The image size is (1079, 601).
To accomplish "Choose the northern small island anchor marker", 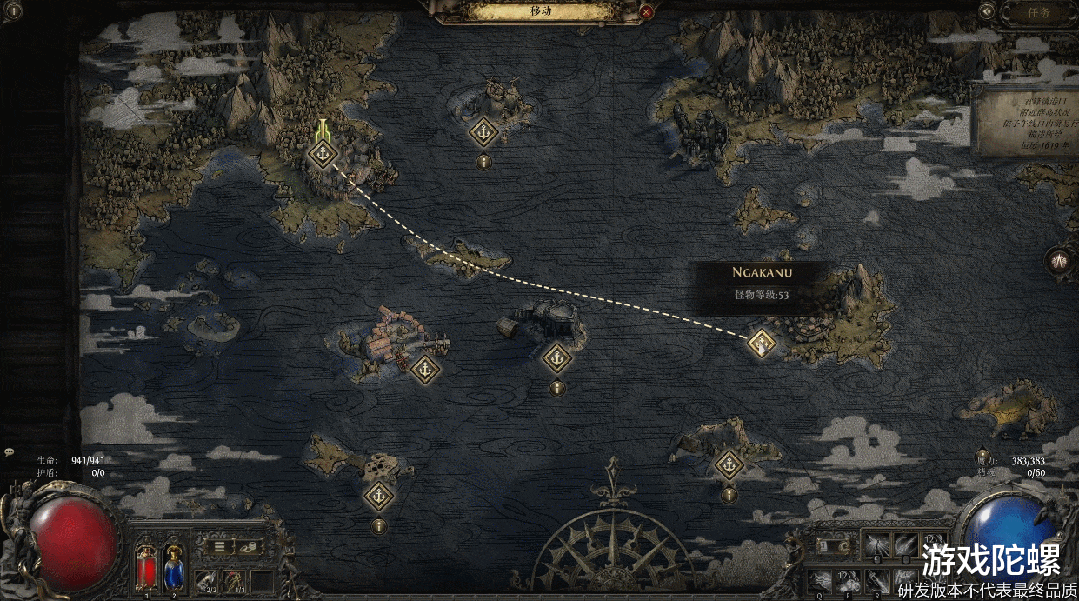I will (x=484, y=132).
